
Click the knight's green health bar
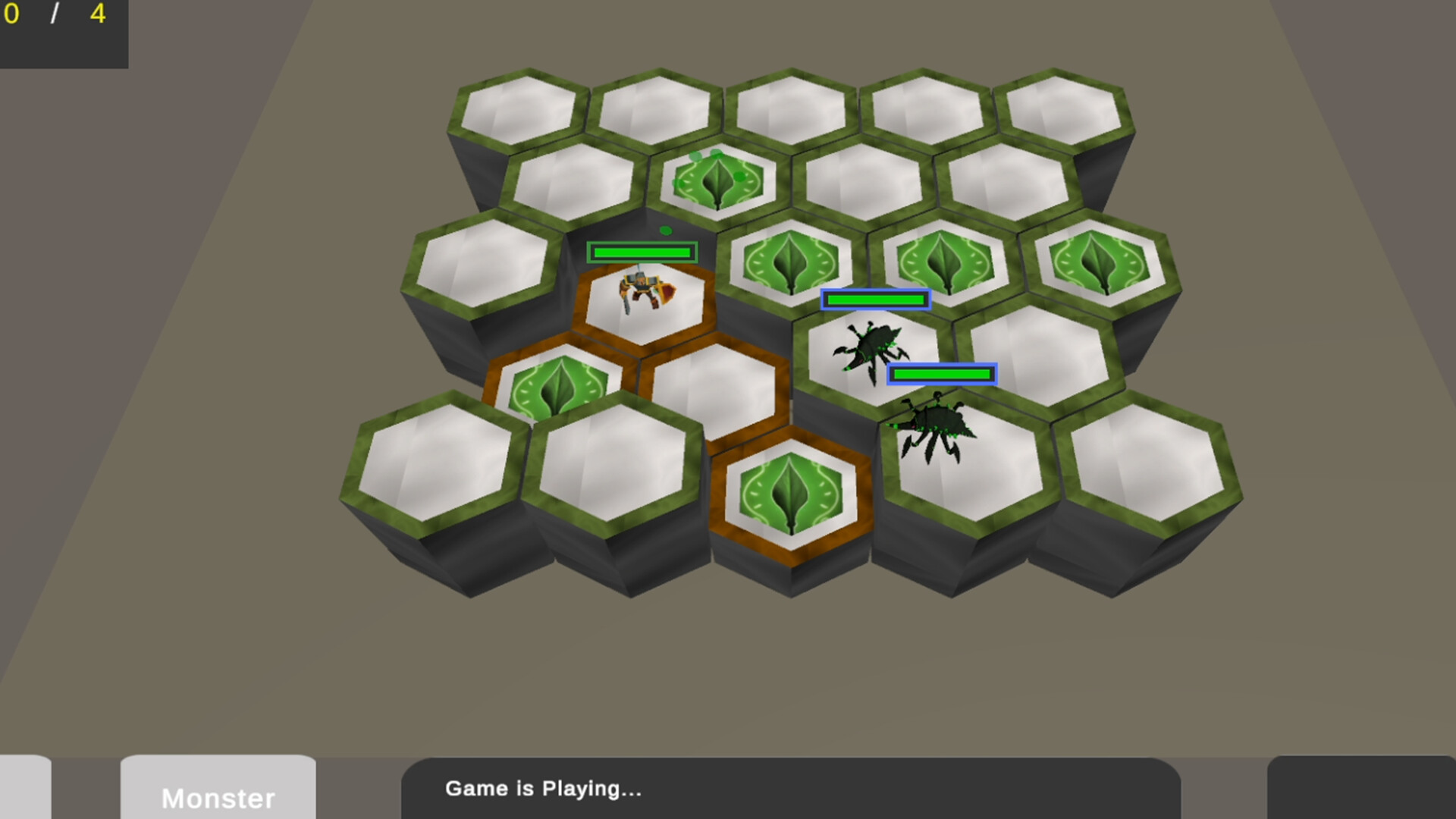[642, 252]
